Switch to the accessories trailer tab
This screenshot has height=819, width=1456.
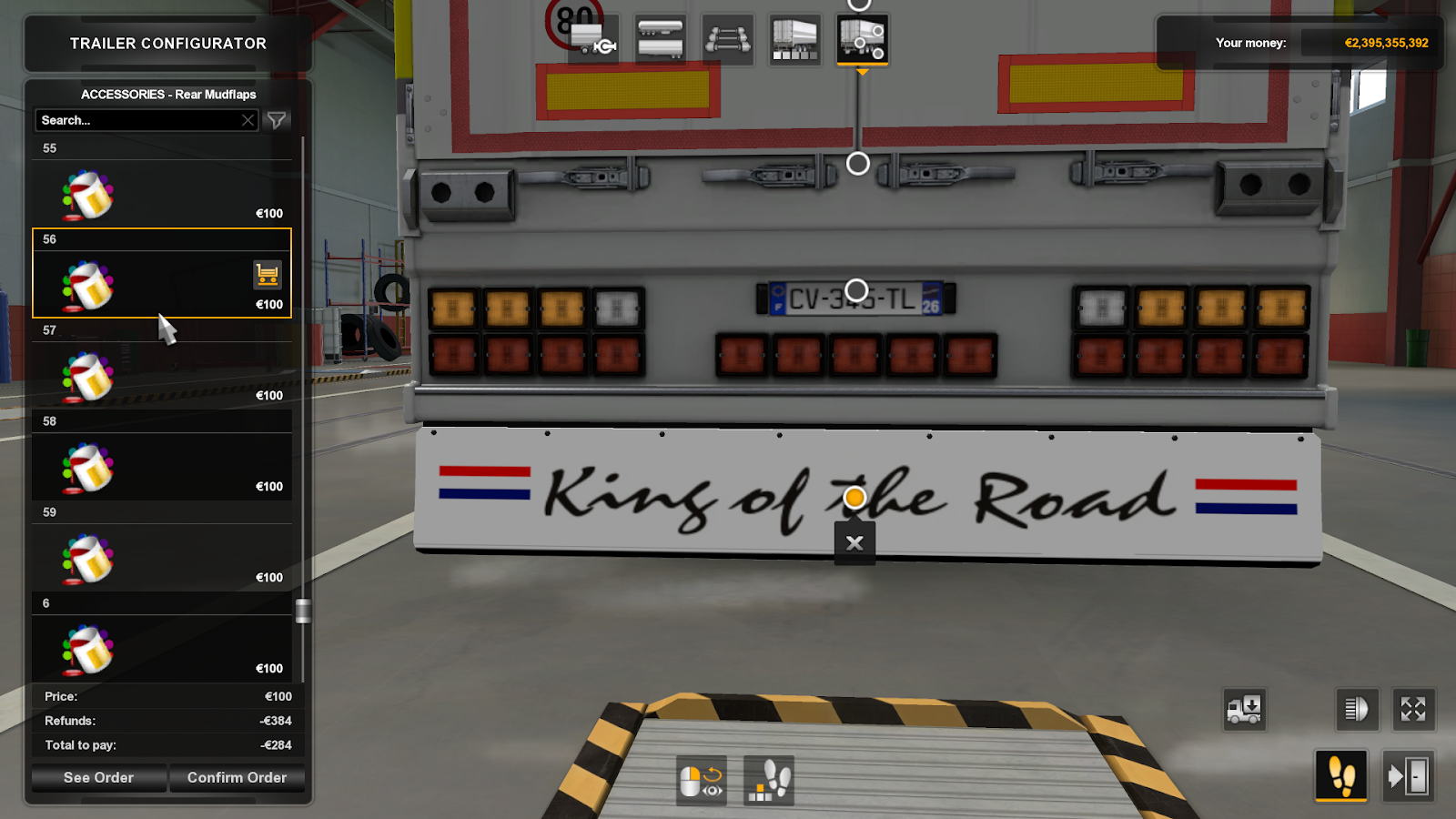tap(860, 39)
